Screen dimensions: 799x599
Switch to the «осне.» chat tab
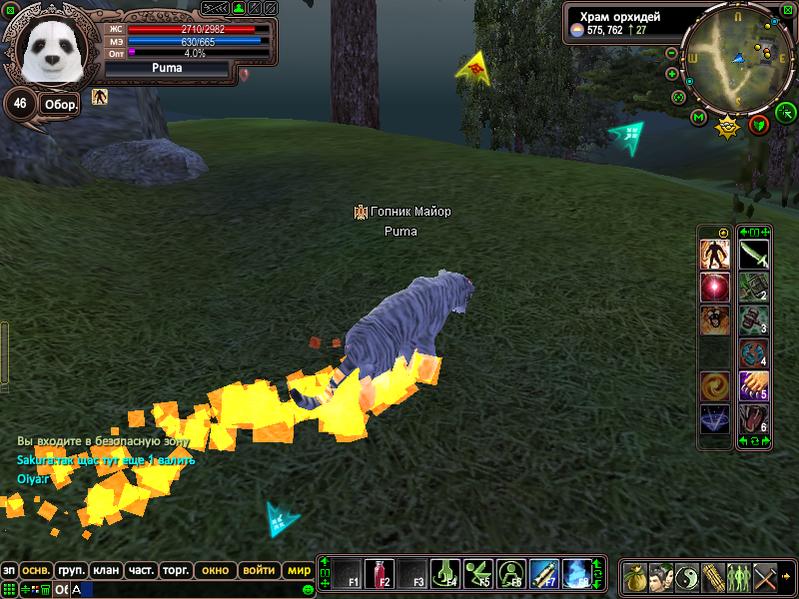(x=37, y=570)
